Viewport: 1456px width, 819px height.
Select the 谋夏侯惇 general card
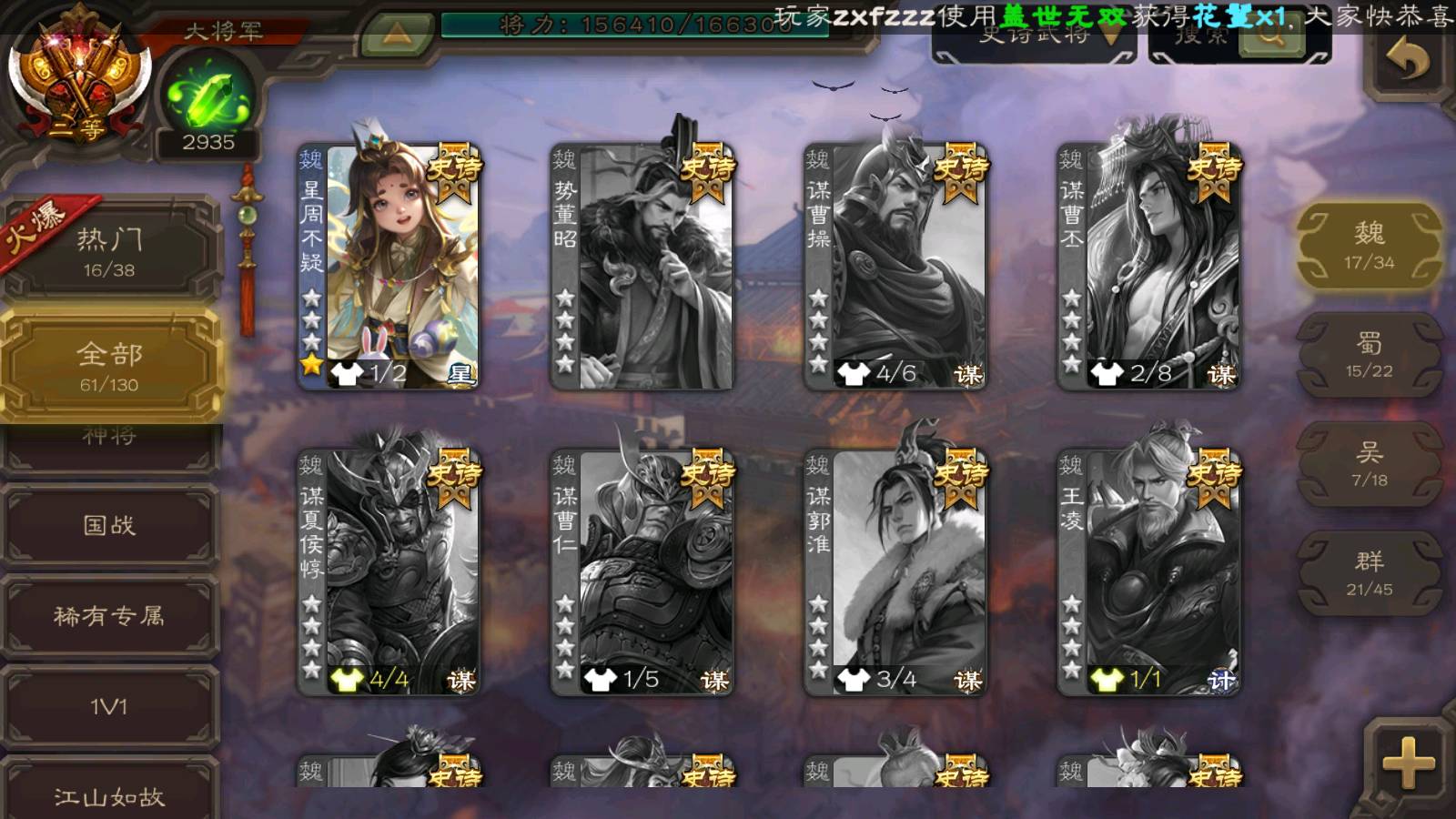(389, 573)
